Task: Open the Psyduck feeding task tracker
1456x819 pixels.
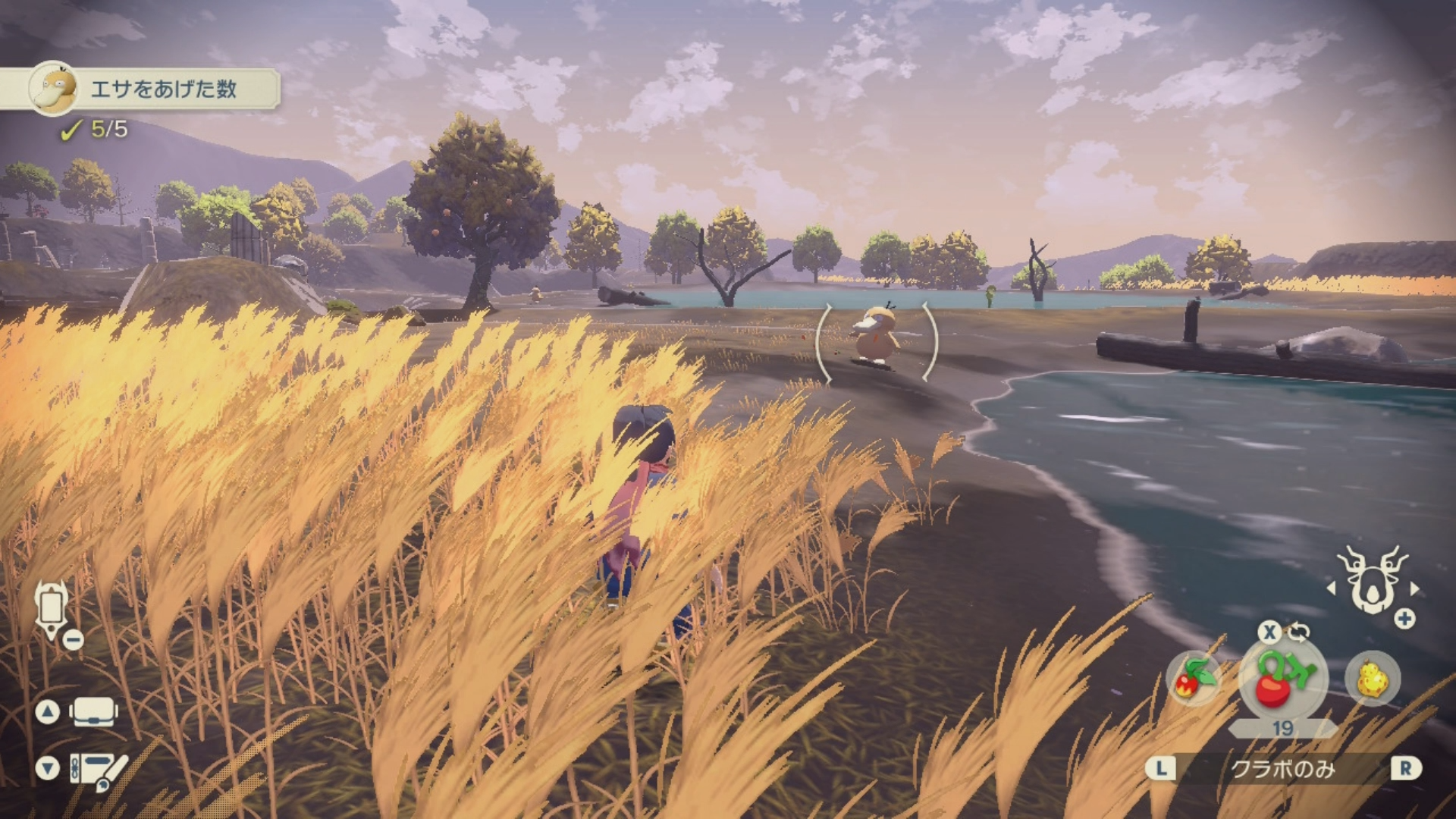Action: pyautogui.click(x=152, y=89)
